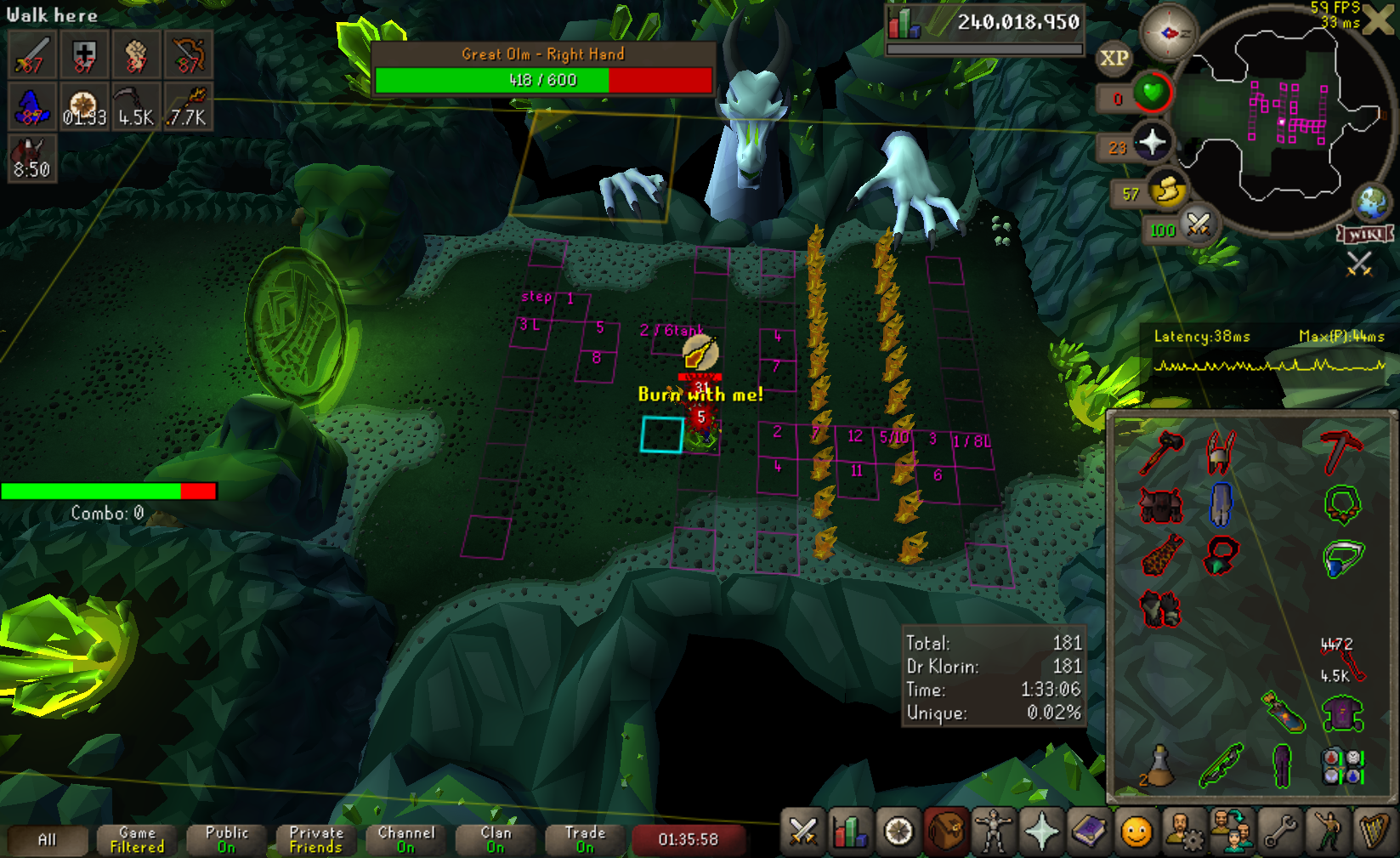Toggle the XP drops orb

[1114, 58]
